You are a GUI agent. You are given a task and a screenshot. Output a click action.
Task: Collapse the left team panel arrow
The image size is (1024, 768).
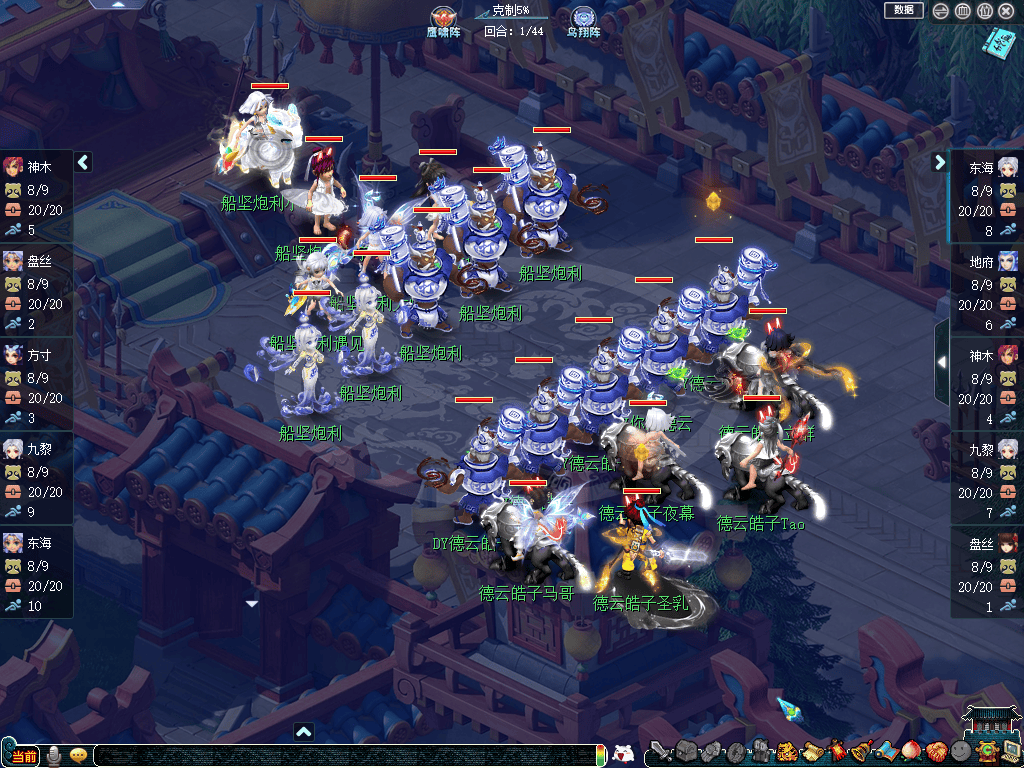point(83,162)
